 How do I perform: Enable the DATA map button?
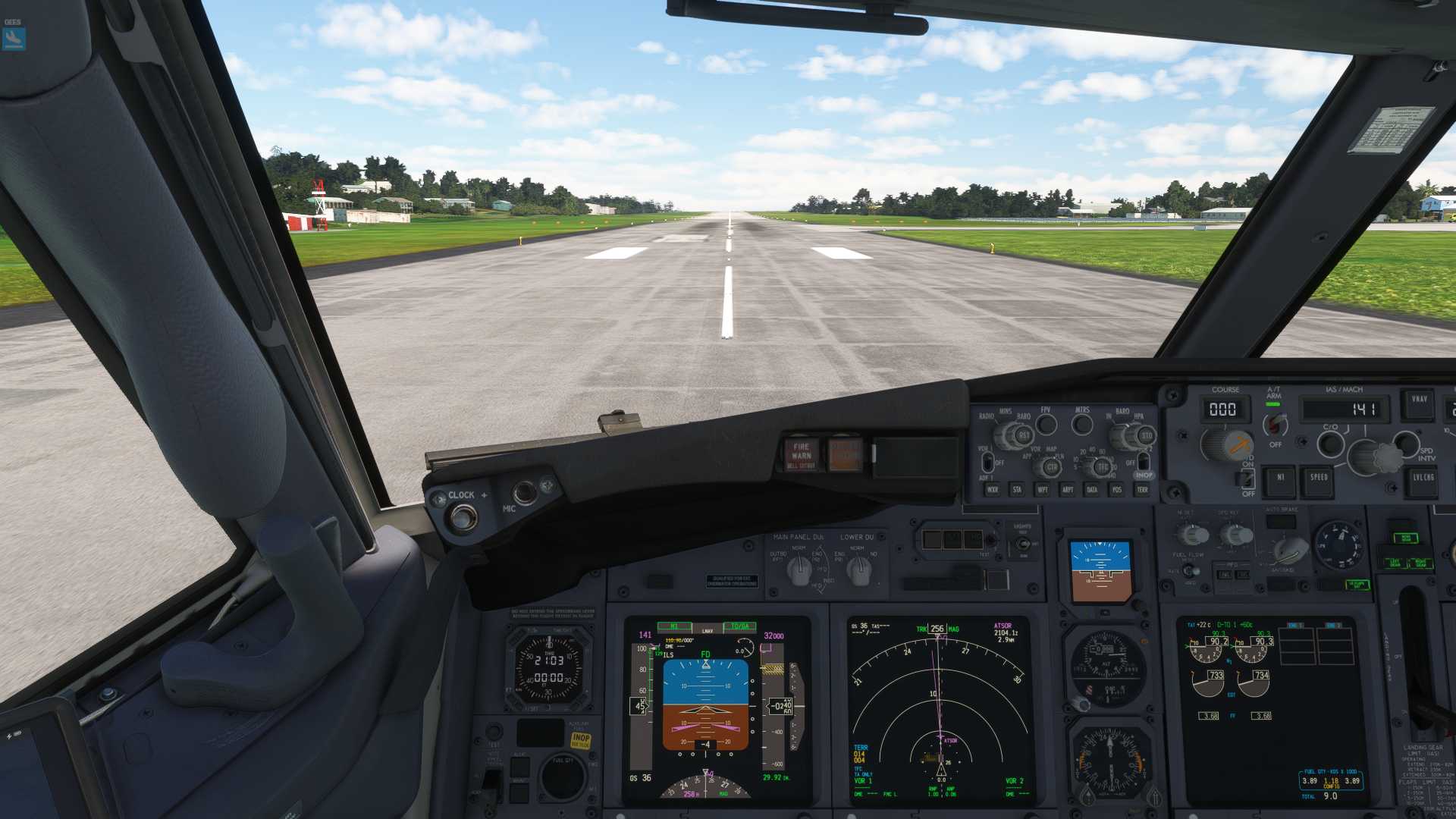point(1092,490)
